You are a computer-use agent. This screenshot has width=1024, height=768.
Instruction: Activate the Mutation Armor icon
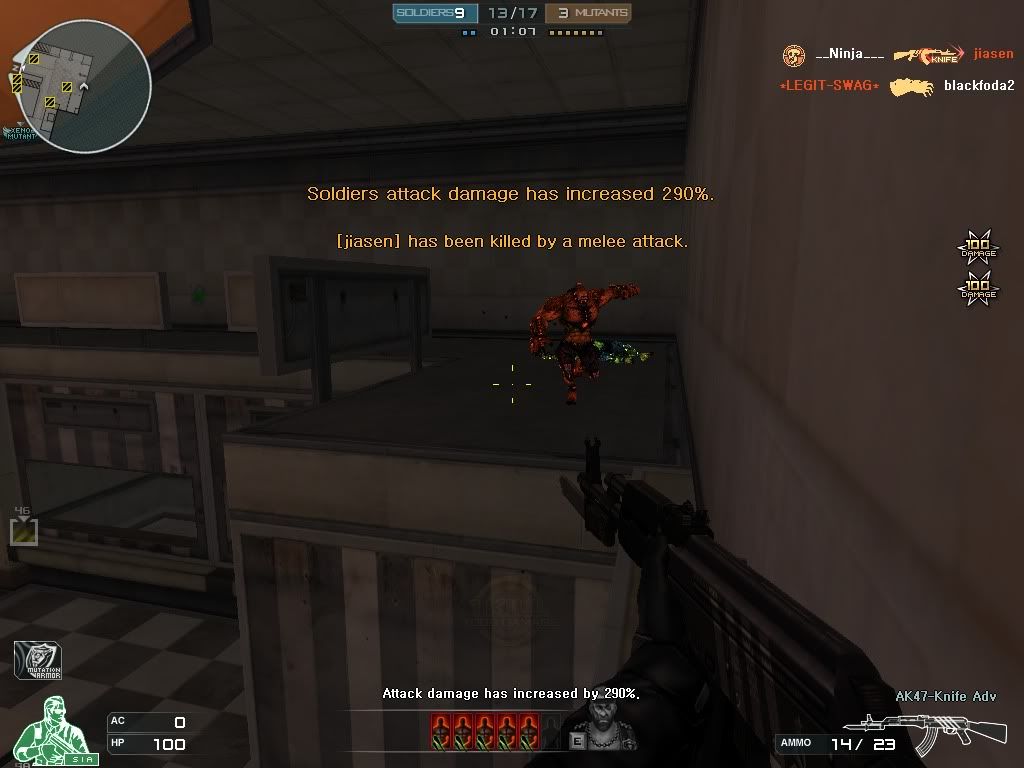tap(37, 660)
